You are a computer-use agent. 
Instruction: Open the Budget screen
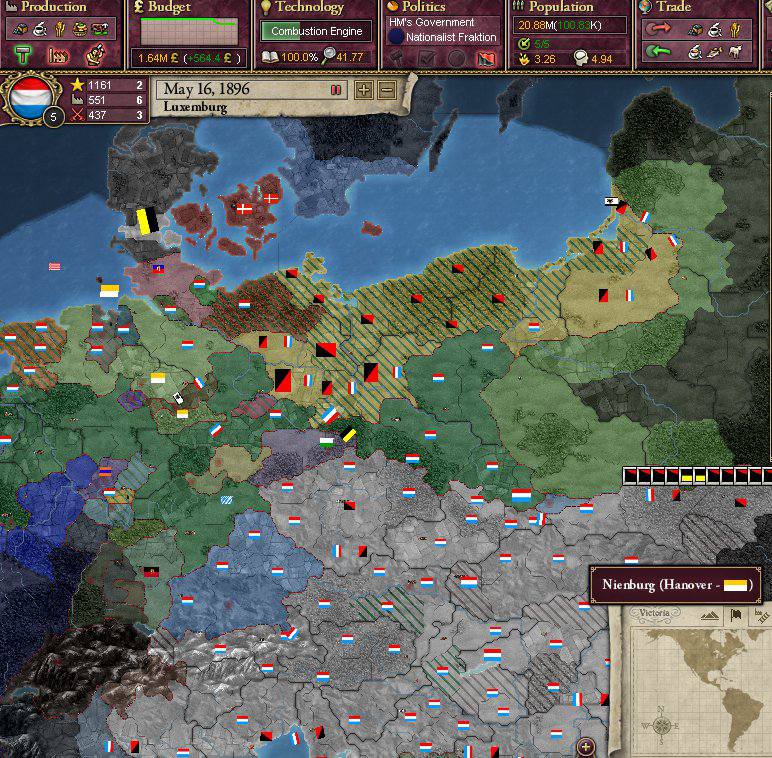click(168, 7)
